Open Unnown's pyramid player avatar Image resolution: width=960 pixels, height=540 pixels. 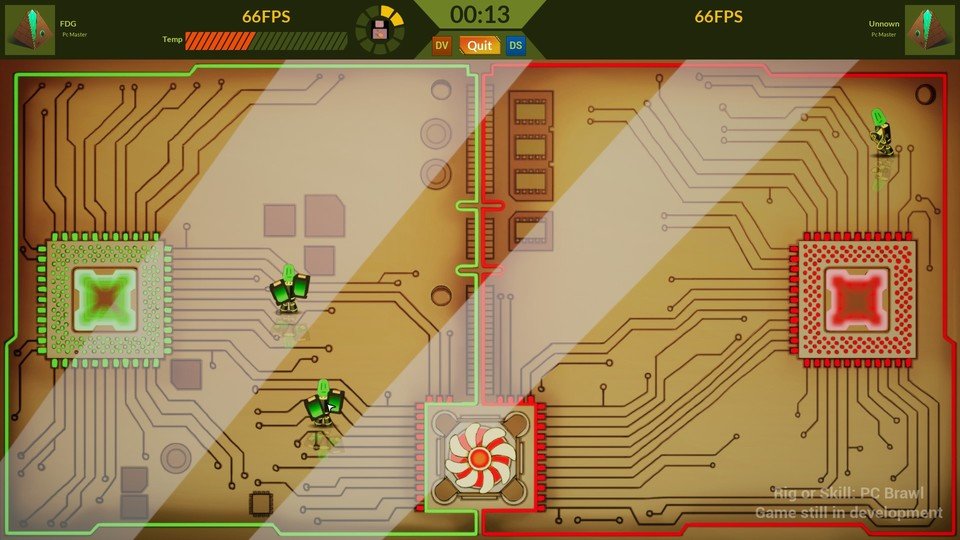pos(930,30)
